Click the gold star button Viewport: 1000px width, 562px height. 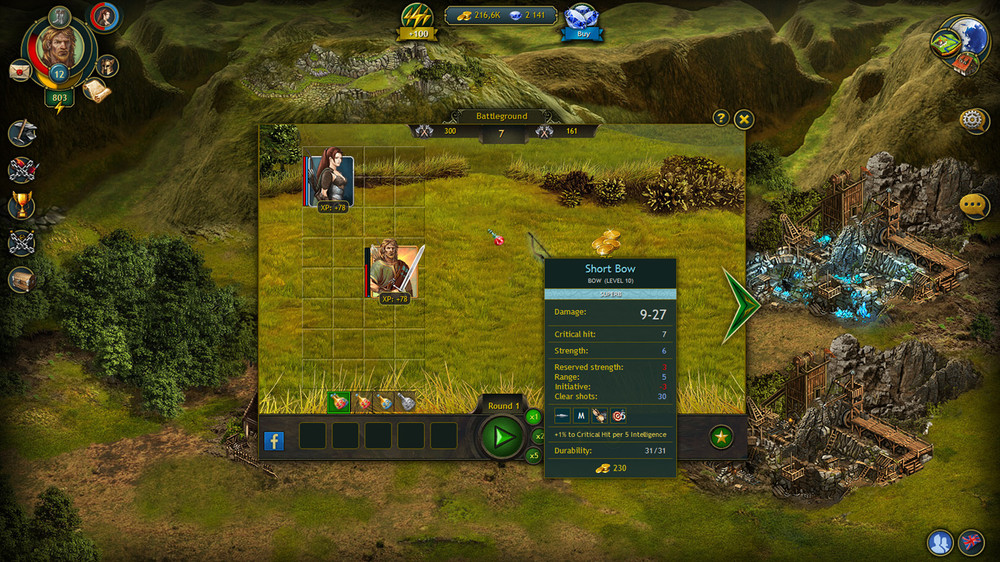point(720,436)
